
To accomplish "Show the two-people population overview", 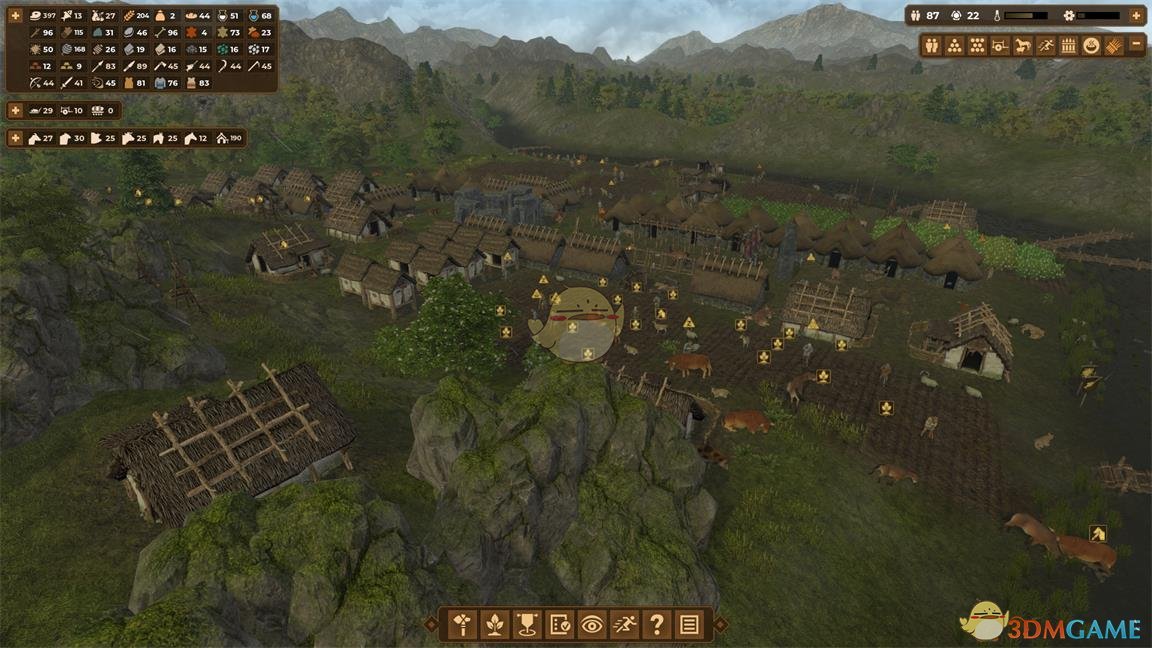I will [x=932, y=45].
